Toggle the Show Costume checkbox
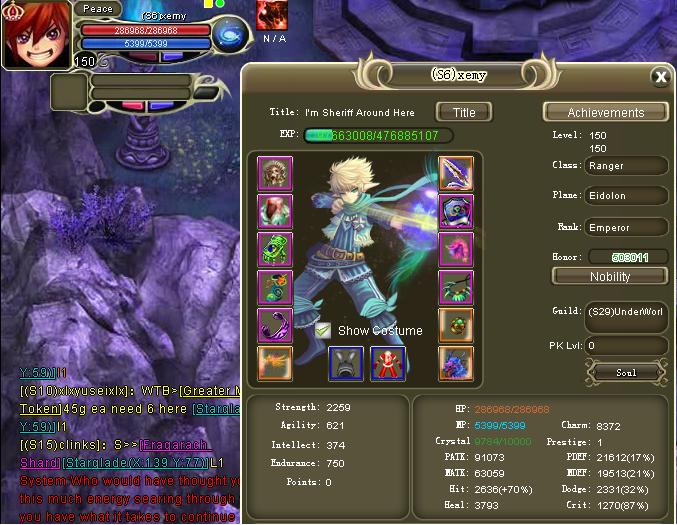This screenshot has width=677, height=525. point(323,330)
